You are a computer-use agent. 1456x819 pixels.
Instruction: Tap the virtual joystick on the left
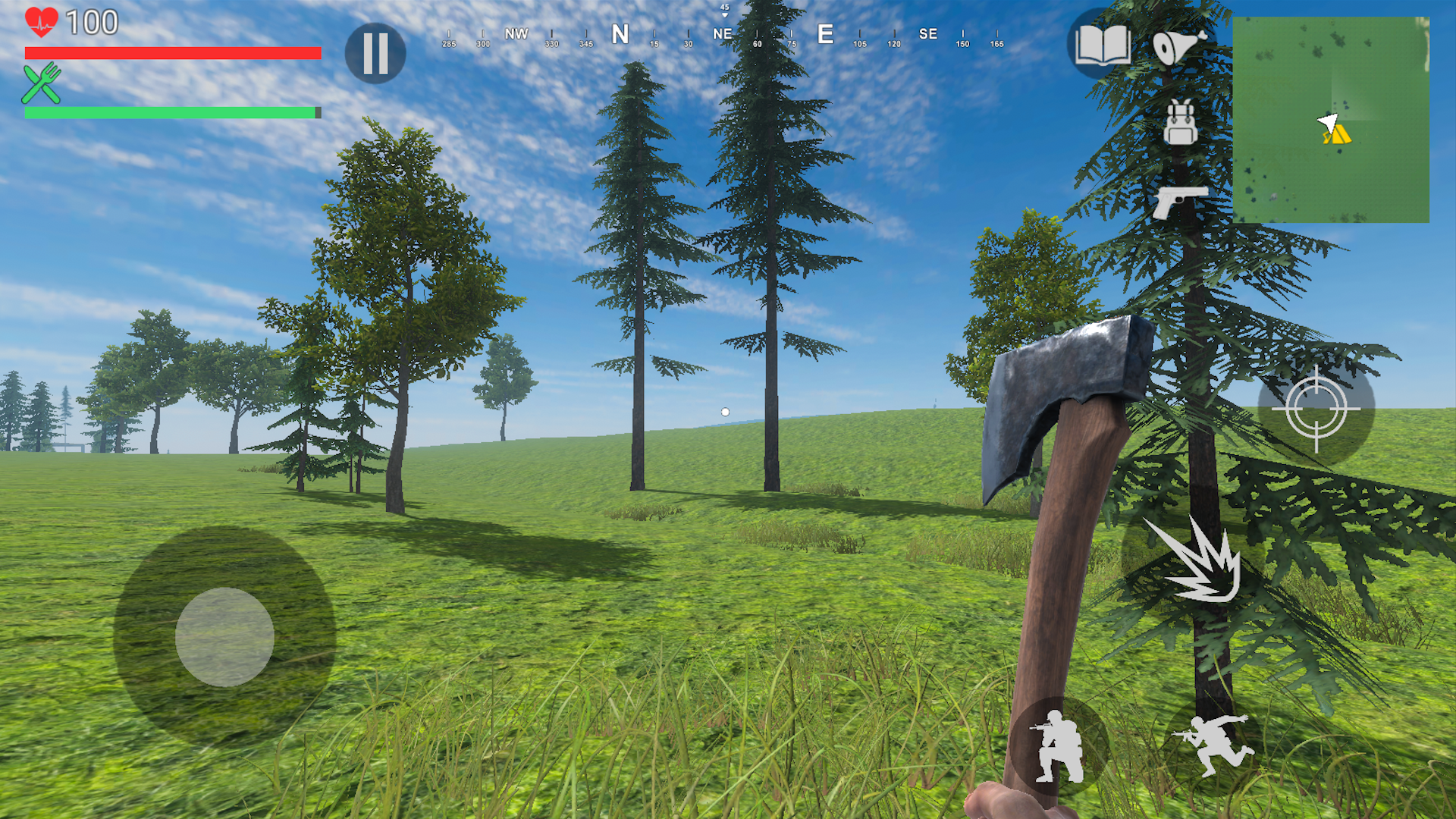pyautogui.click(x=224, y=635)
